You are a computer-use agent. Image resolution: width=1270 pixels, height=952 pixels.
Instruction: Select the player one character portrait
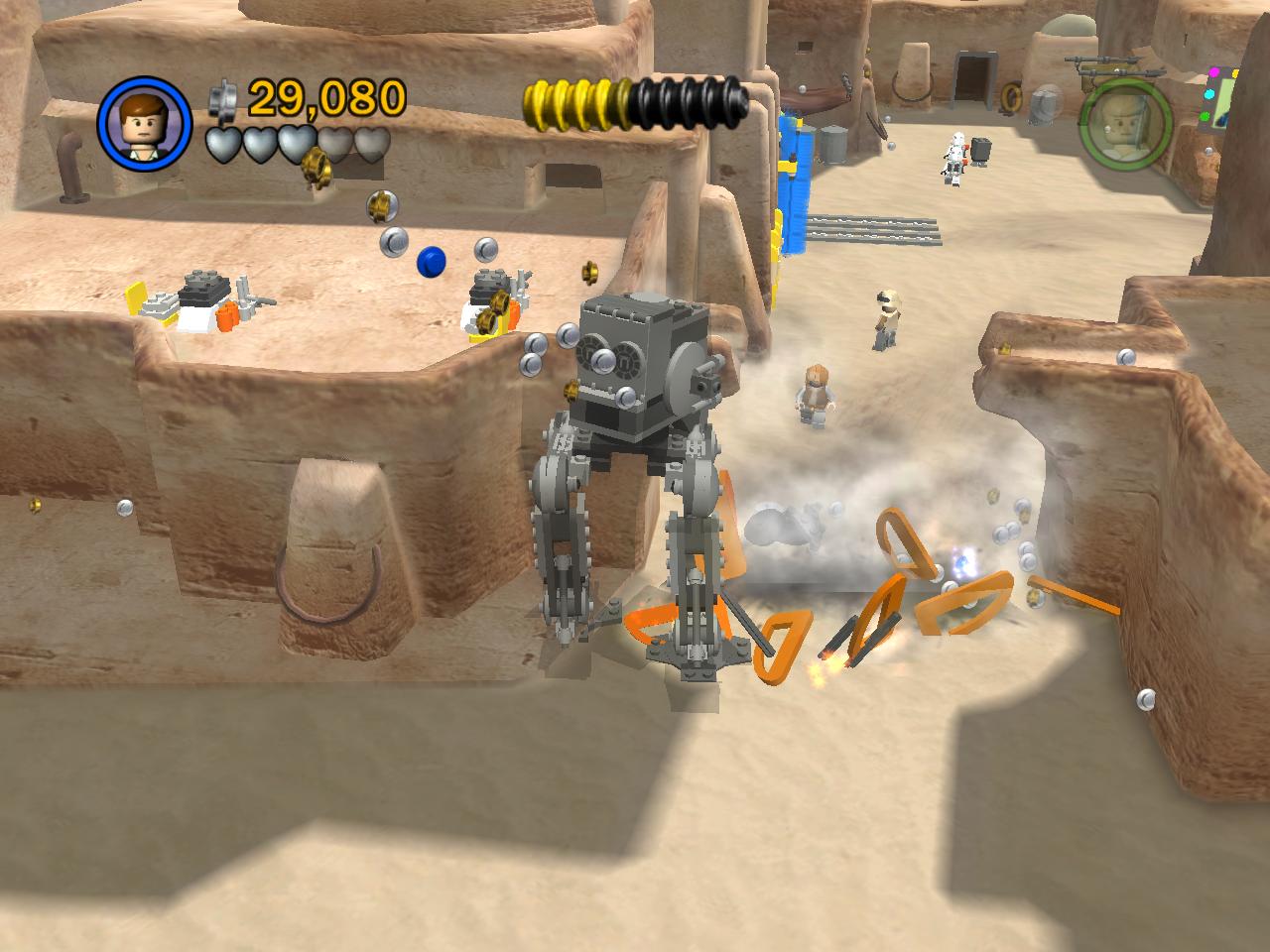coord(144,122)
